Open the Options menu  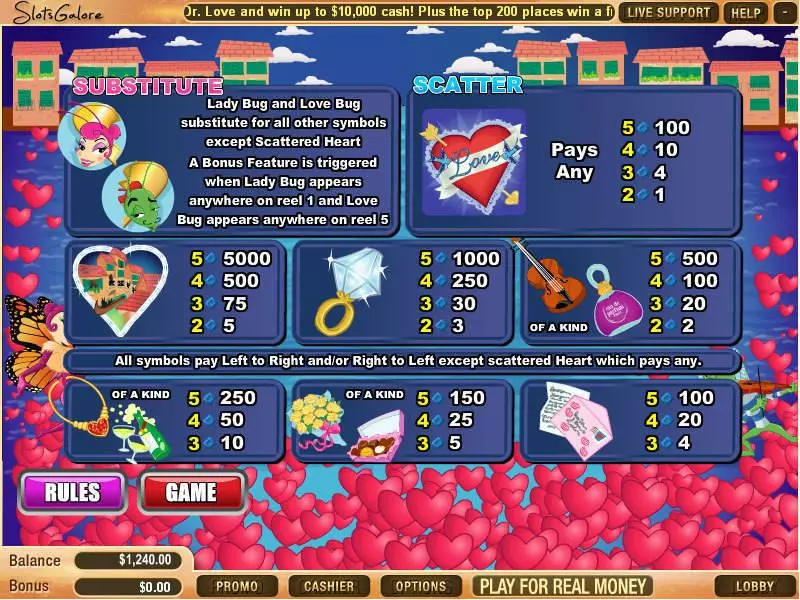[x=421, y=586]
